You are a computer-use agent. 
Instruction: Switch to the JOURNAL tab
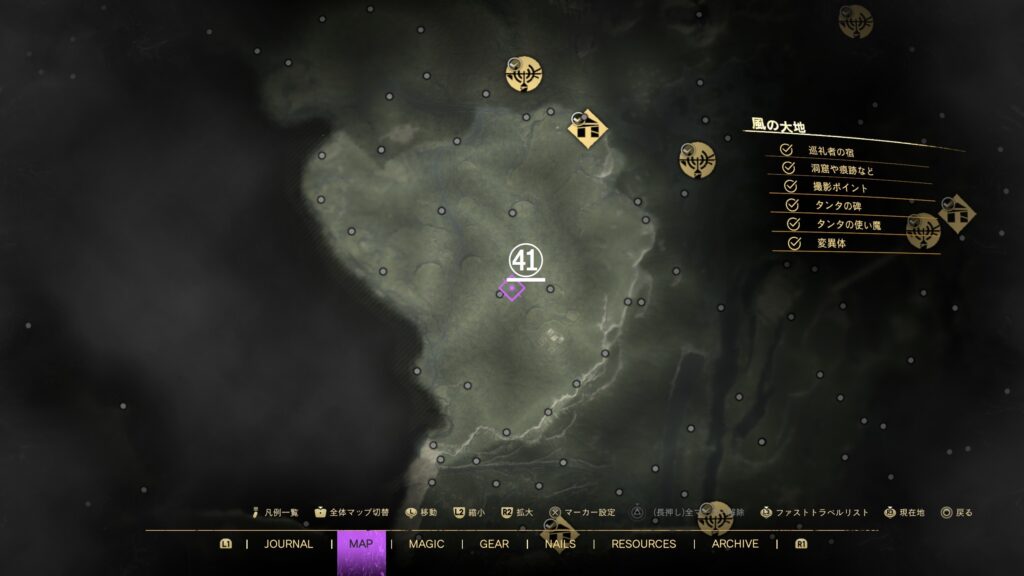pos(288,544)
